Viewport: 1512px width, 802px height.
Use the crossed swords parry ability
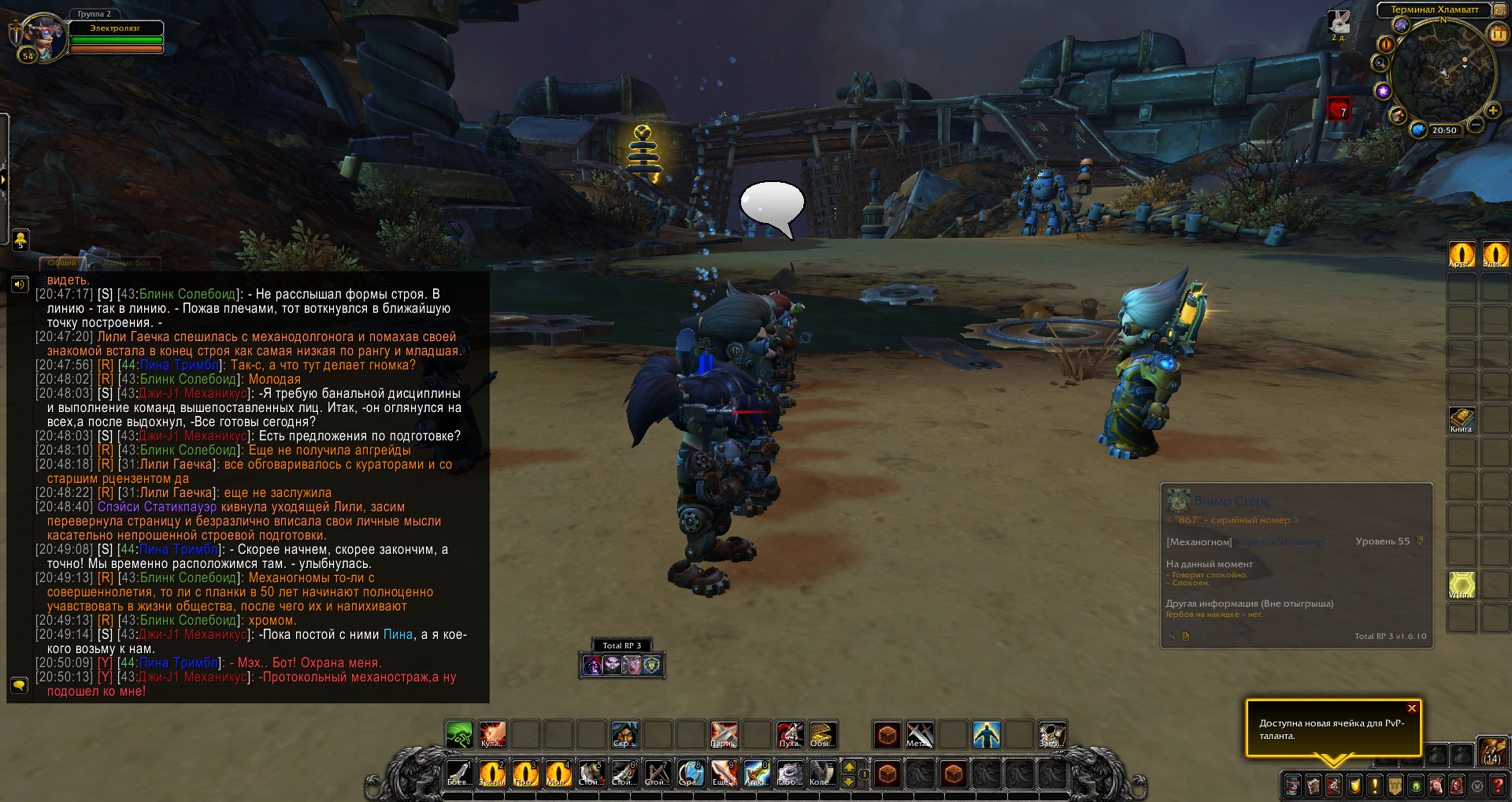(724, 734)
